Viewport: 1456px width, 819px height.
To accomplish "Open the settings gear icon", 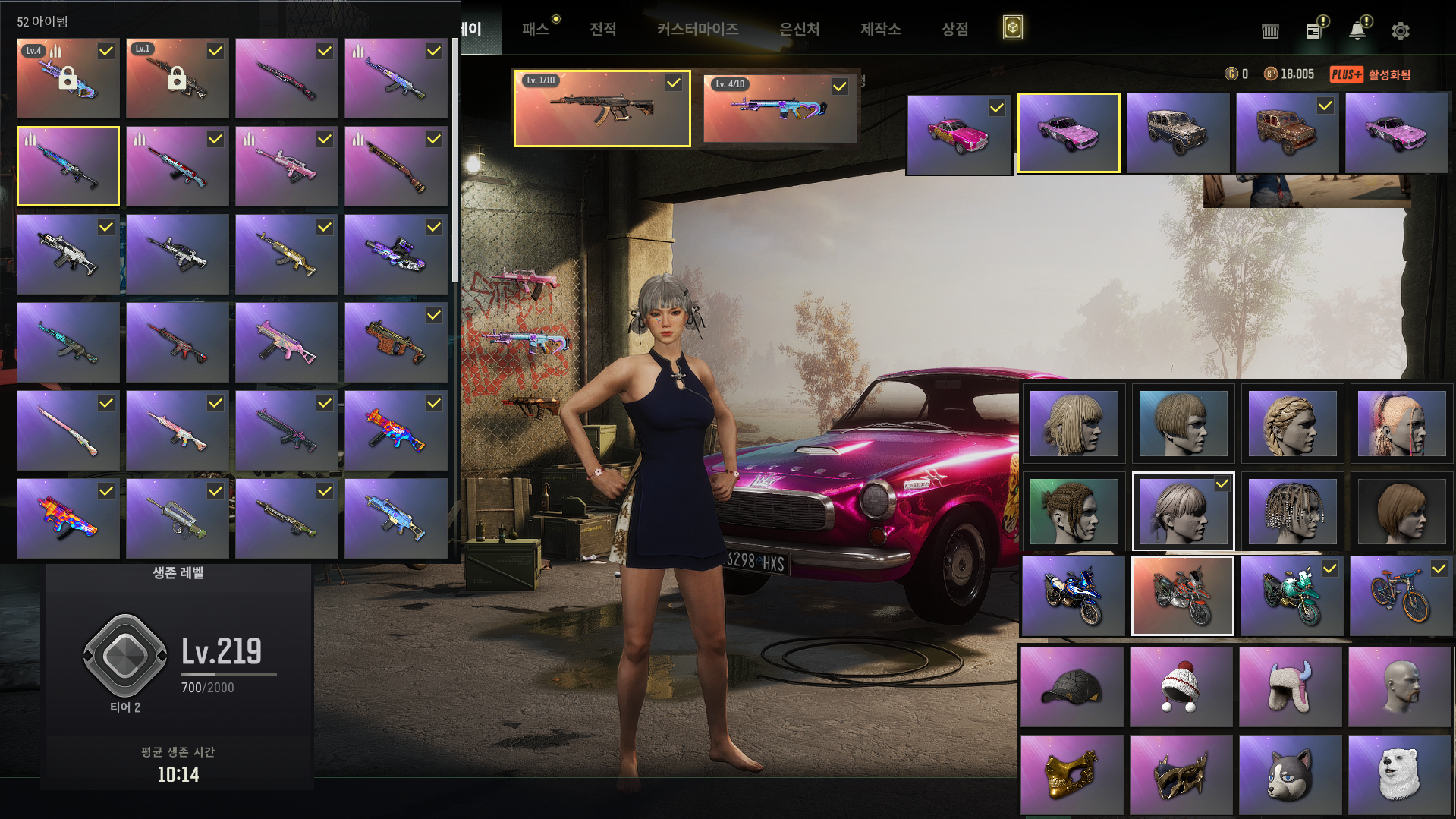I will click(1400, 31).
